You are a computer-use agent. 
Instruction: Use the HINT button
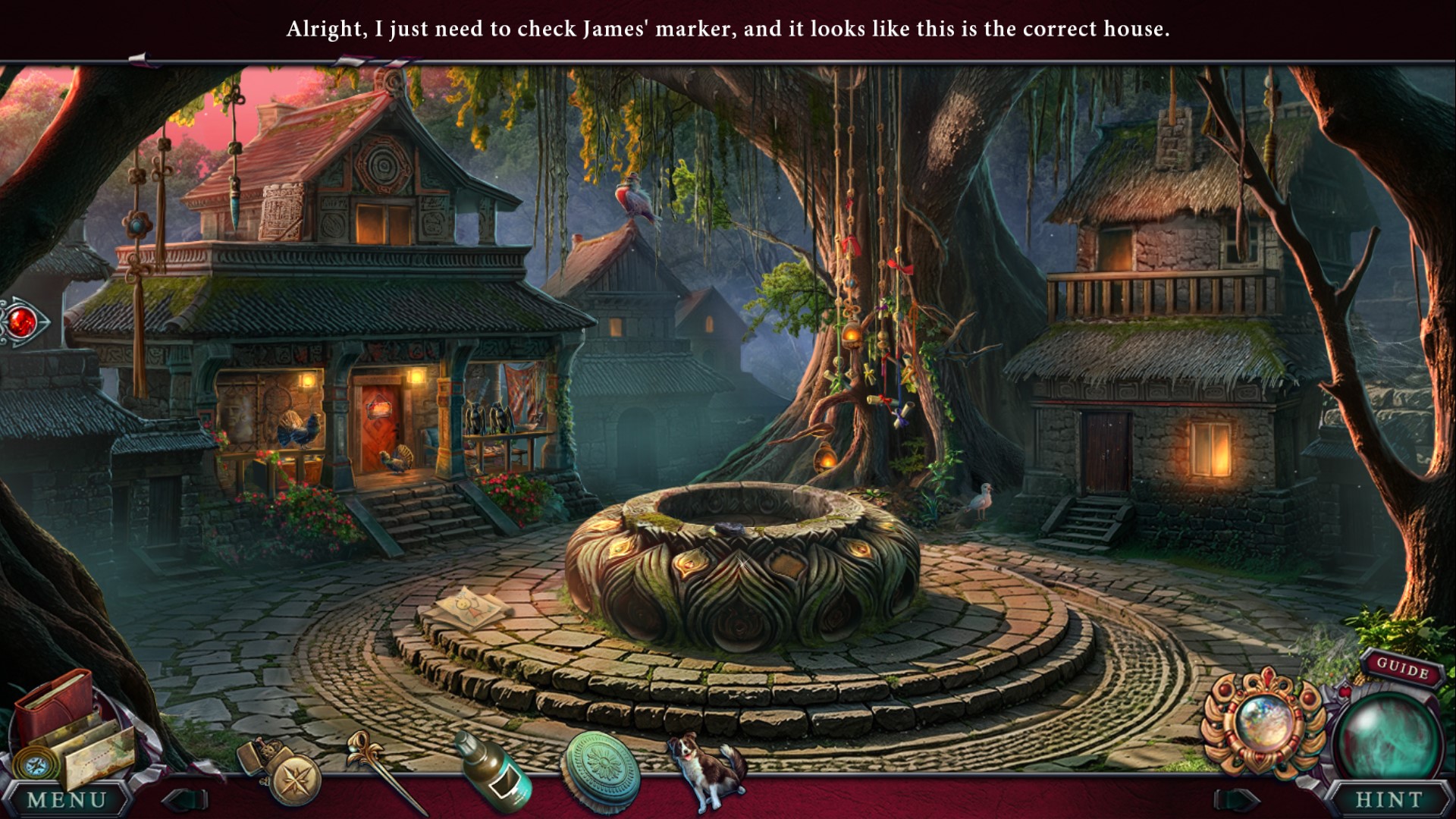click(x=1389, y=799)
